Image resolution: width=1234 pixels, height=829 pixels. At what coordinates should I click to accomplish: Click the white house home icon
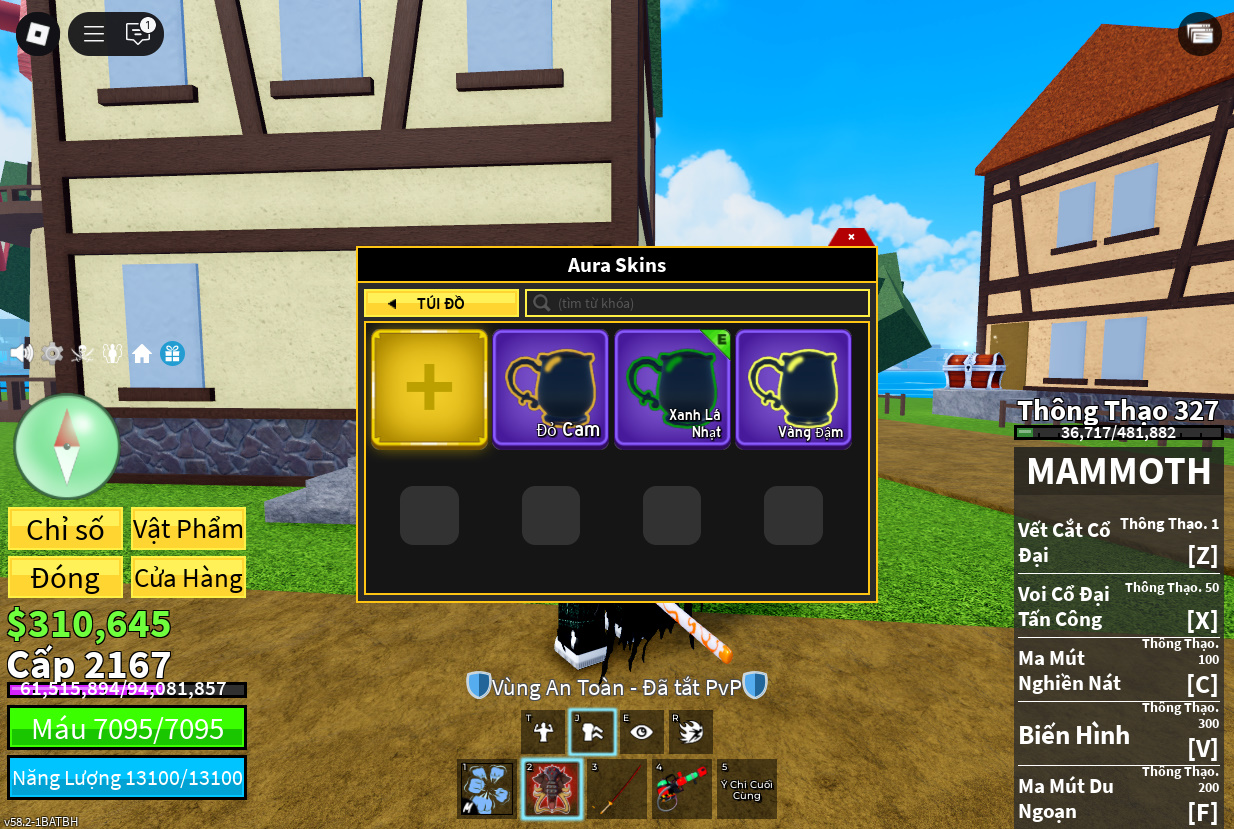[142, 353]
